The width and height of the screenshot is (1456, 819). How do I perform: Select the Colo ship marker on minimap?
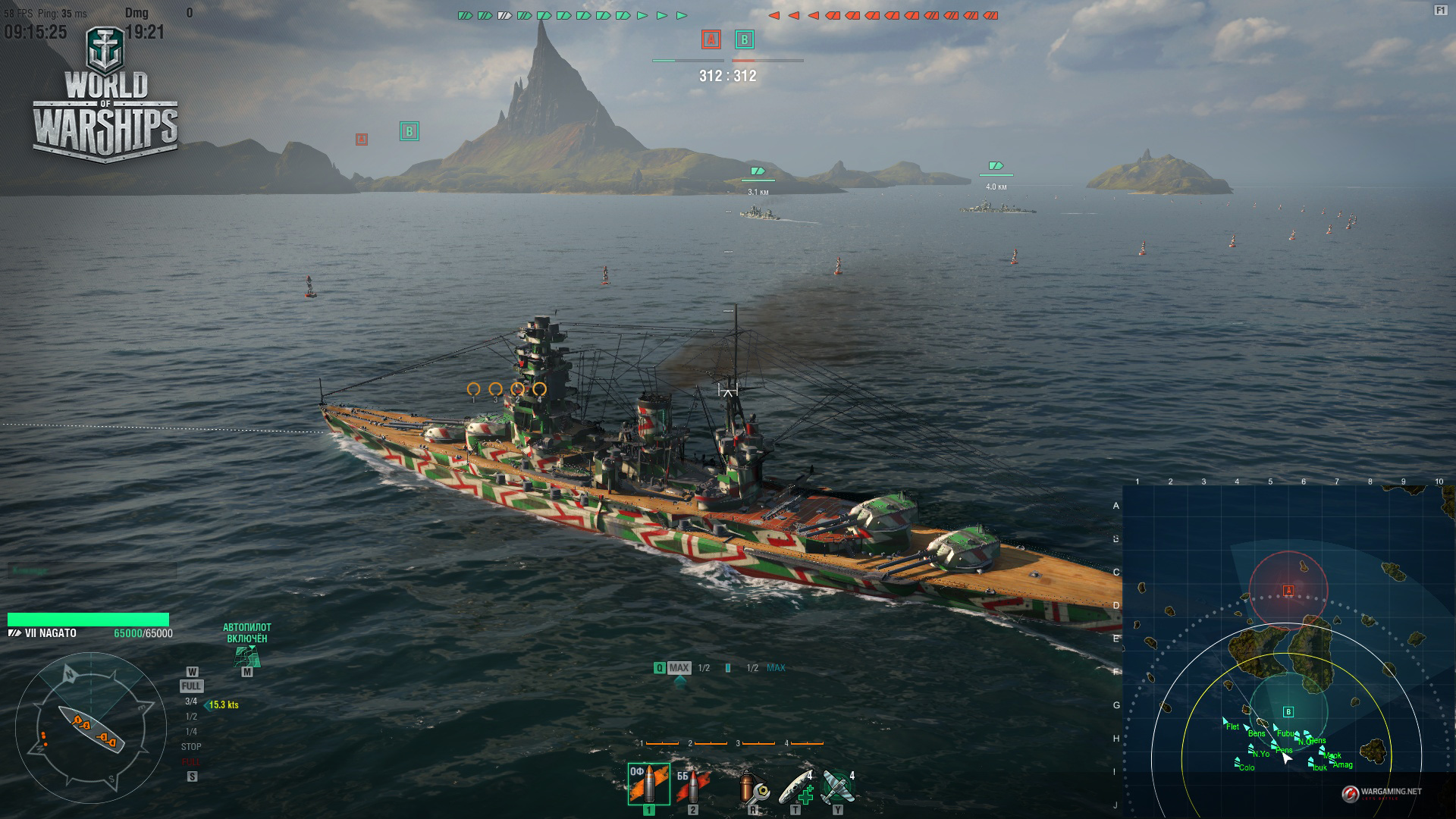pyautogui.click(x=1238, y=761)
